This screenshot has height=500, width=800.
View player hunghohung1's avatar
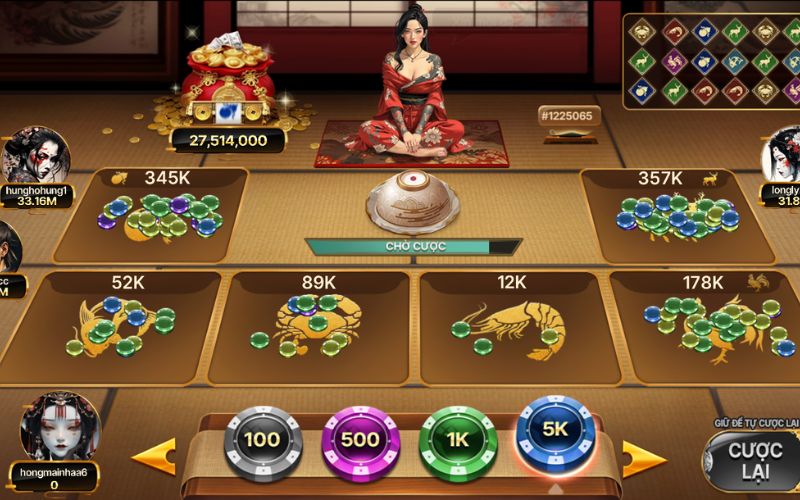[36, 153]
